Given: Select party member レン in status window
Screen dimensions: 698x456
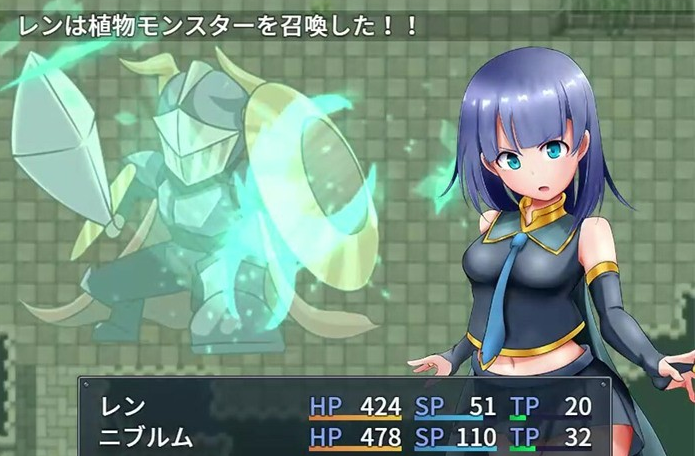Looking at the screenshot, I should click(124, 406).
